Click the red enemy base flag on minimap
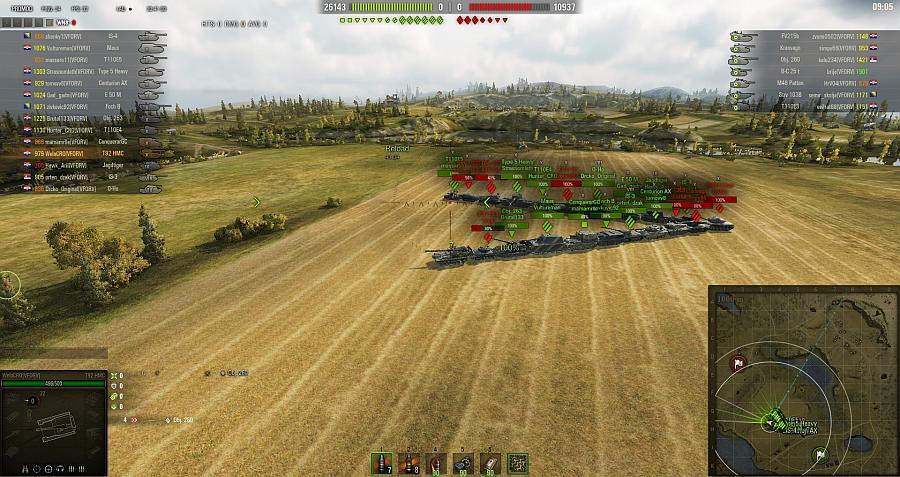The width and height of the screenshot is (900, 477). click(x=738, y=362)
